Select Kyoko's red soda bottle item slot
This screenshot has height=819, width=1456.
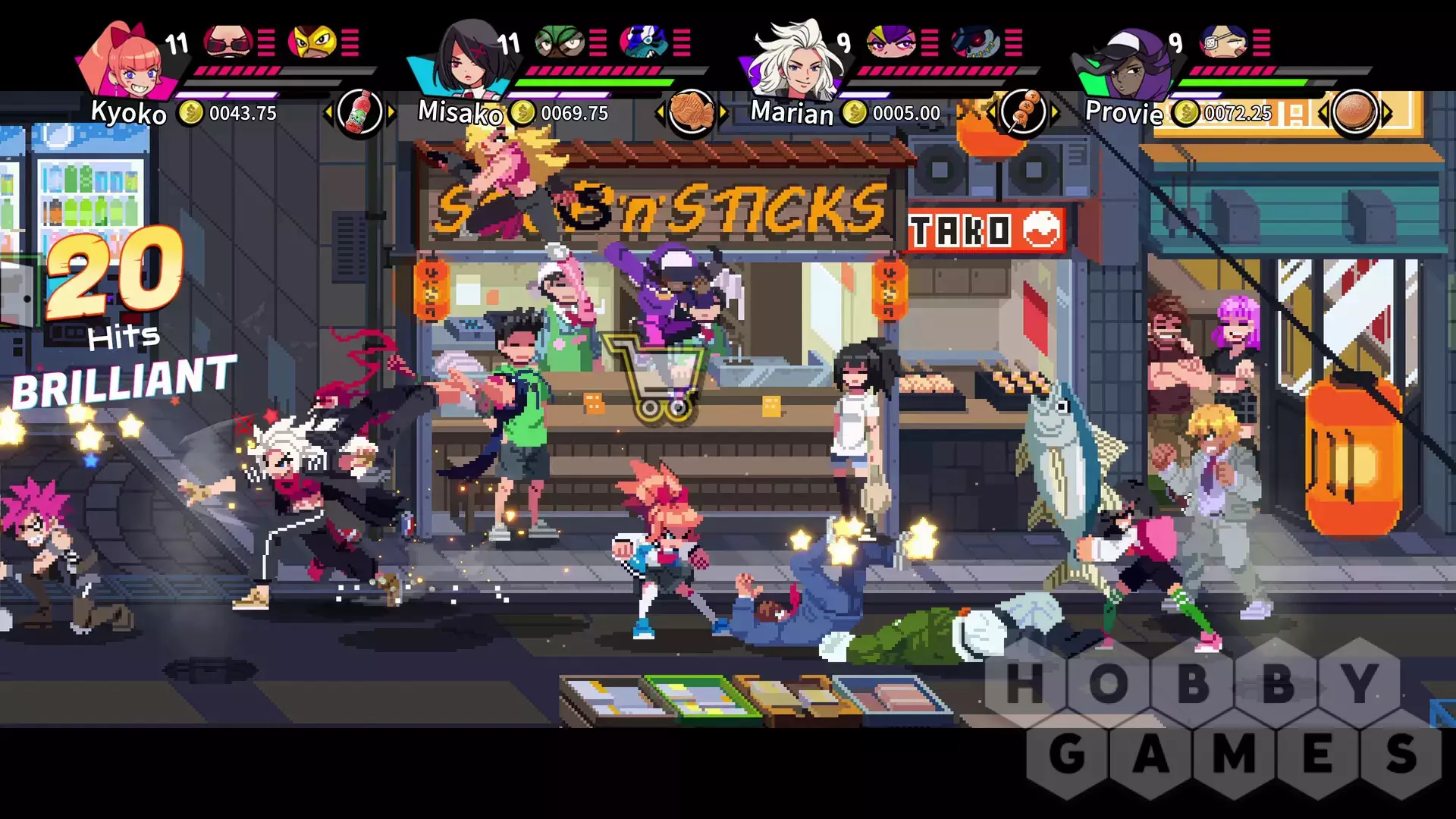tap(359, 113)
